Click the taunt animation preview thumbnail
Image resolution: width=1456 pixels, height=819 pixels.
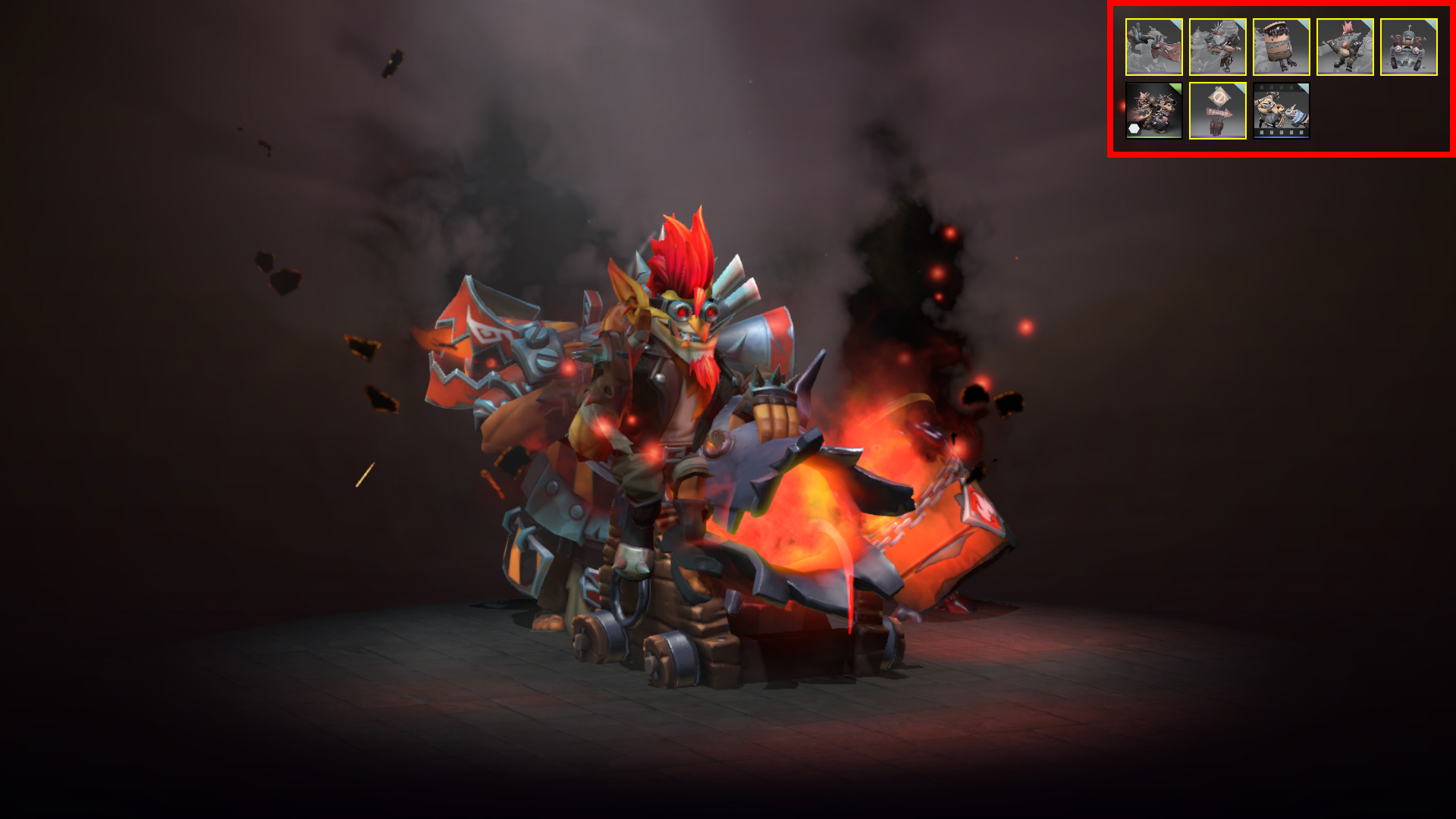(x=1282, y=112)
